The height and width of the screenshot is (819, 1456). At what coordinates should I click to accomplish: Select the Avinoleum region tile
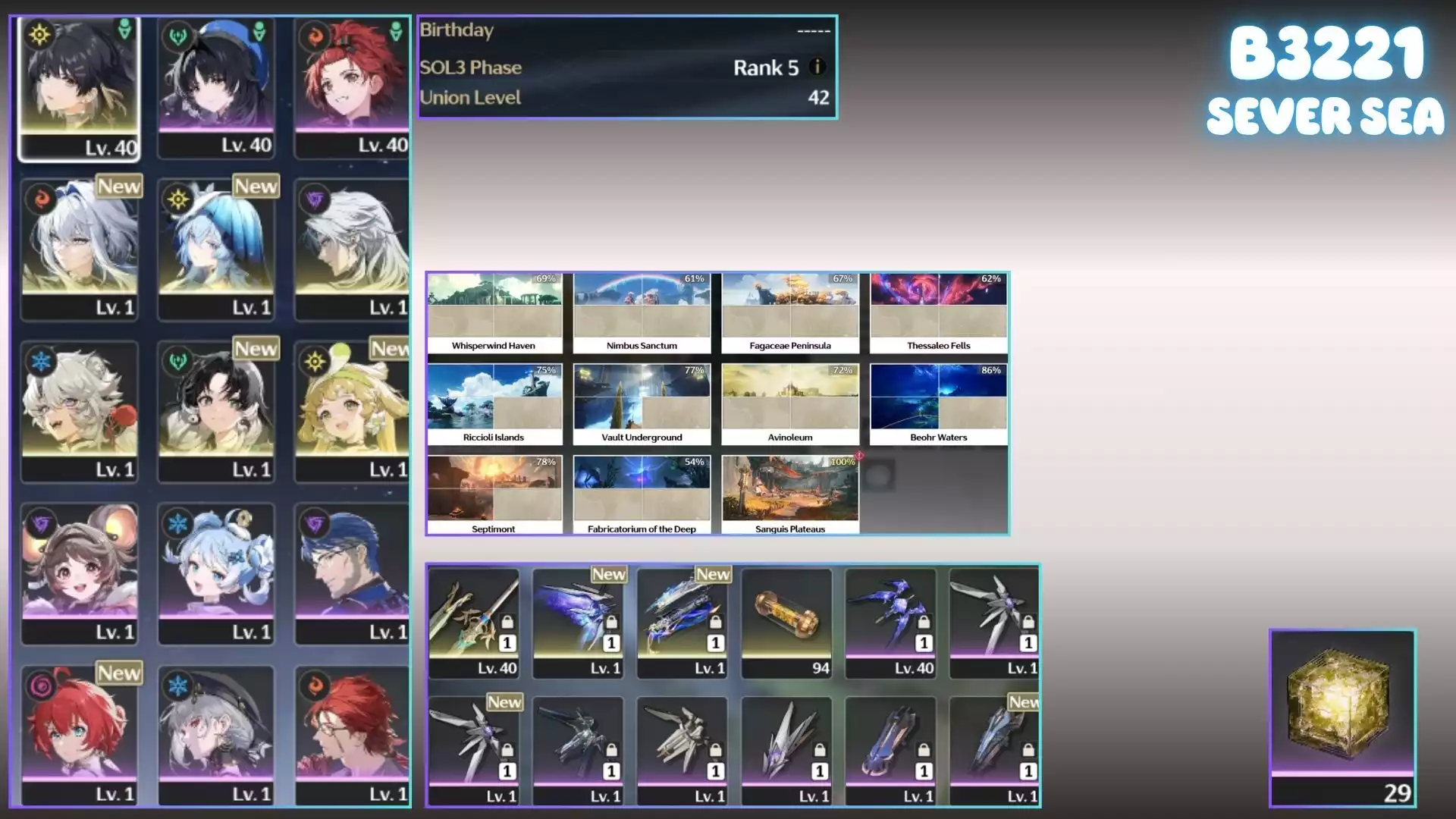pyautogui.click(x=789, y=404)
